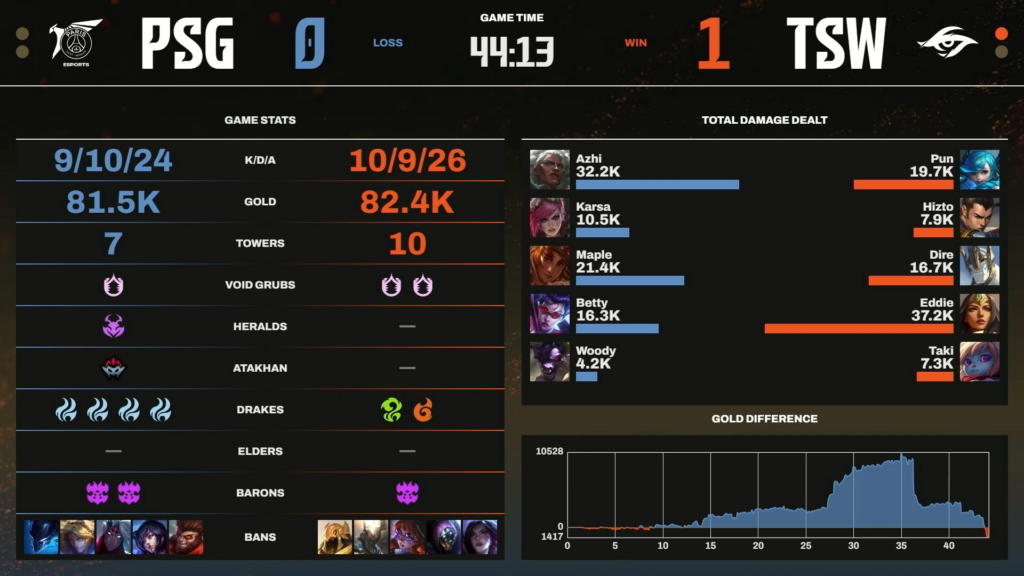Click the Team Secret Whales eye logo
Image resolution: width=1024 pixels, height=576 pixels.
click(x=946, y=43)
